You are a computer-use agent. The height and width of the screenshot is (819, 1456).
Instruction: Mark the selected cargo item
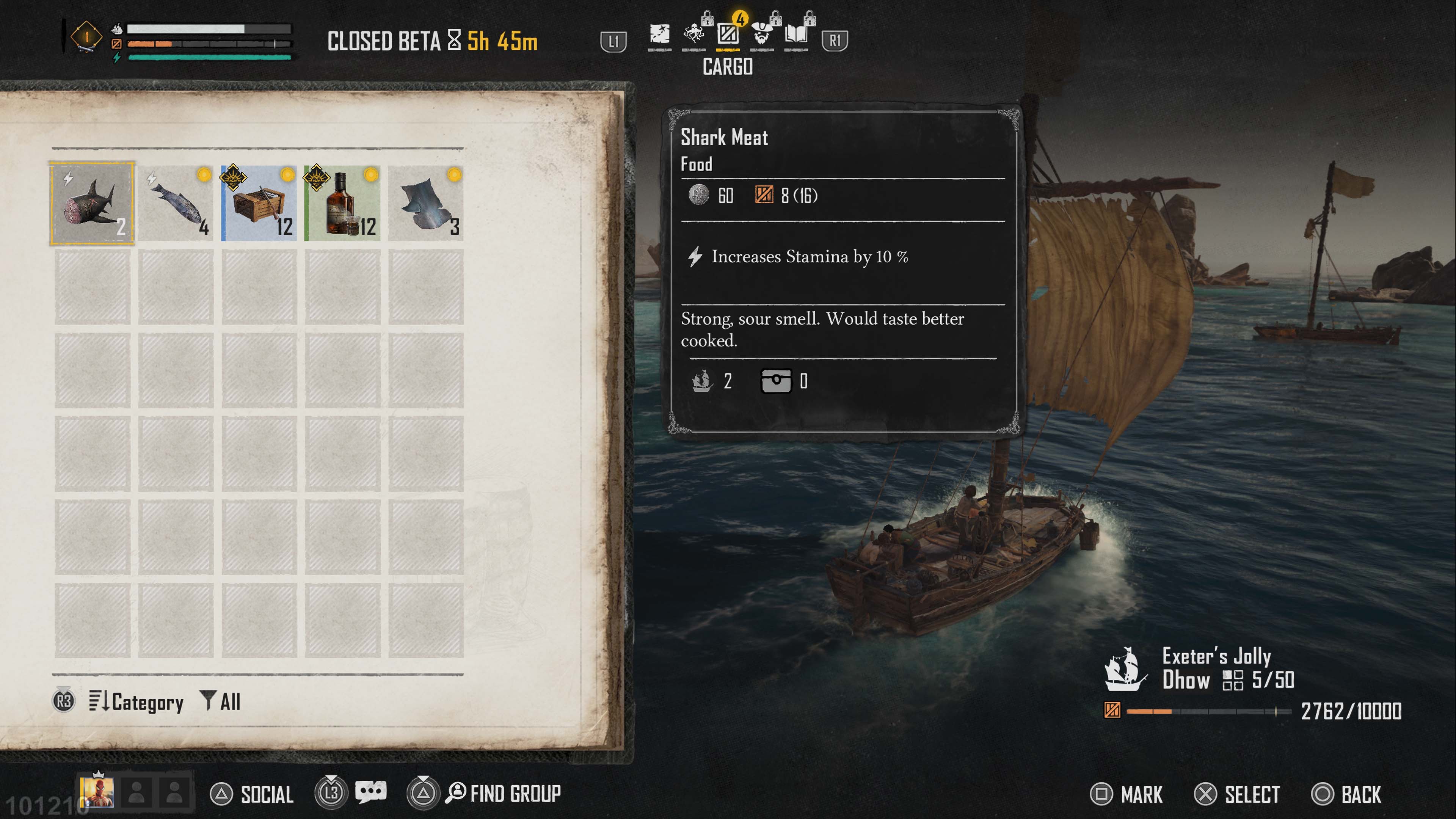click(x=1127, y=794)
